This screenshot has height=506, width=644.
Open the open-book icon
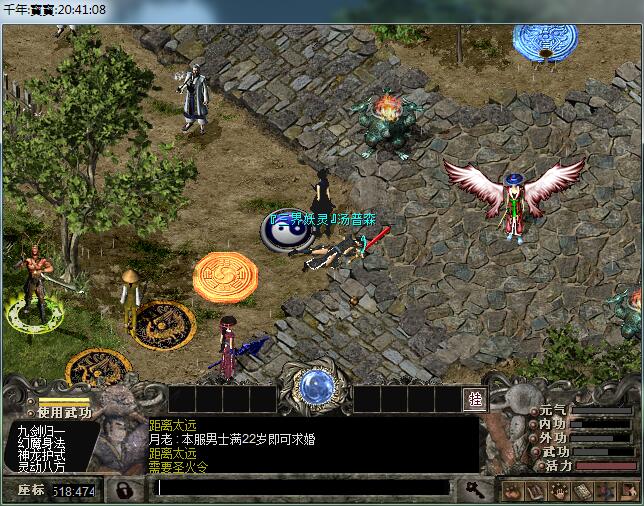[535, 491]
